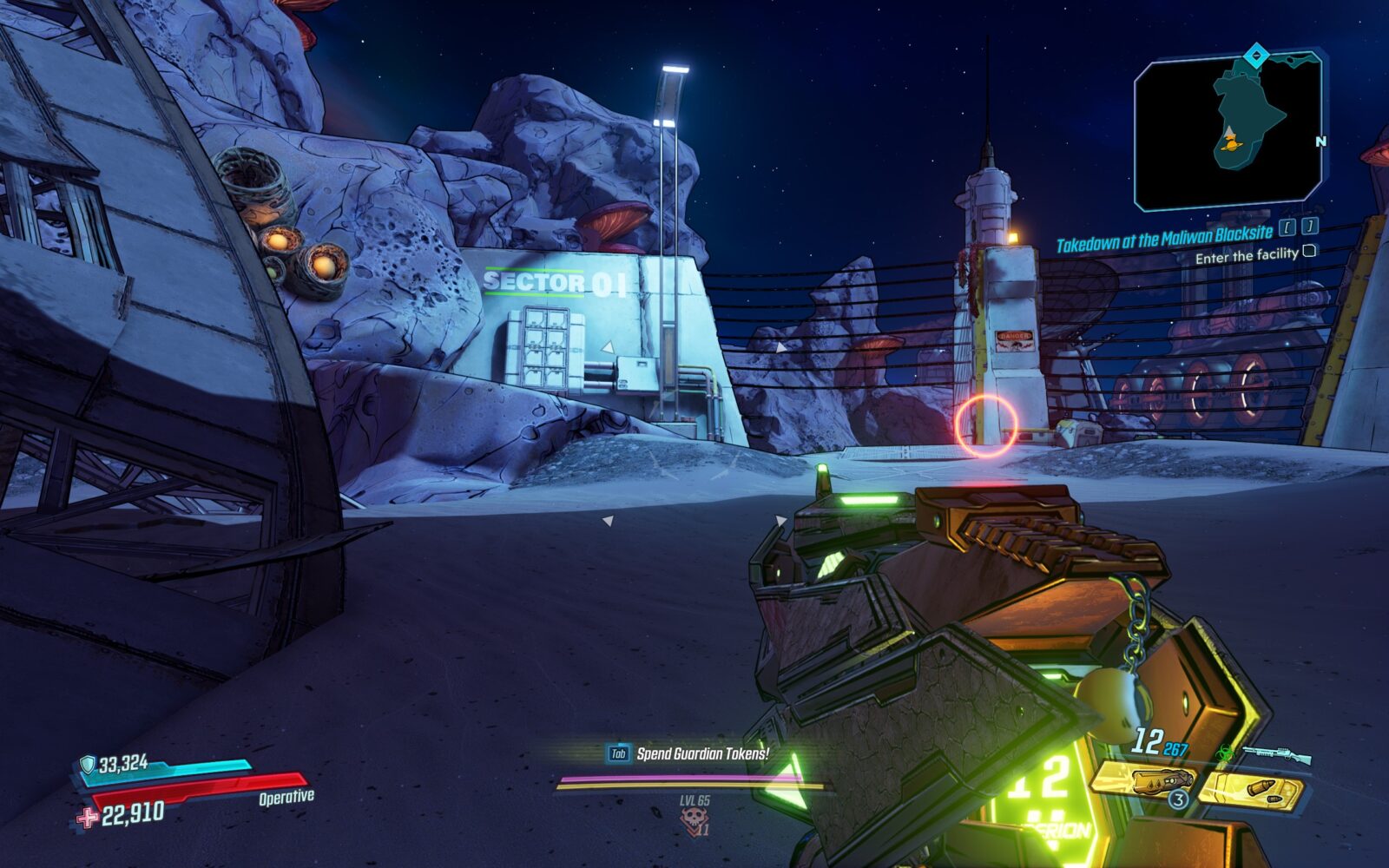Viewport: 1389px width, 868px height.
Task: Select the yellow grenade mod slot
Action: [1144, 781]
